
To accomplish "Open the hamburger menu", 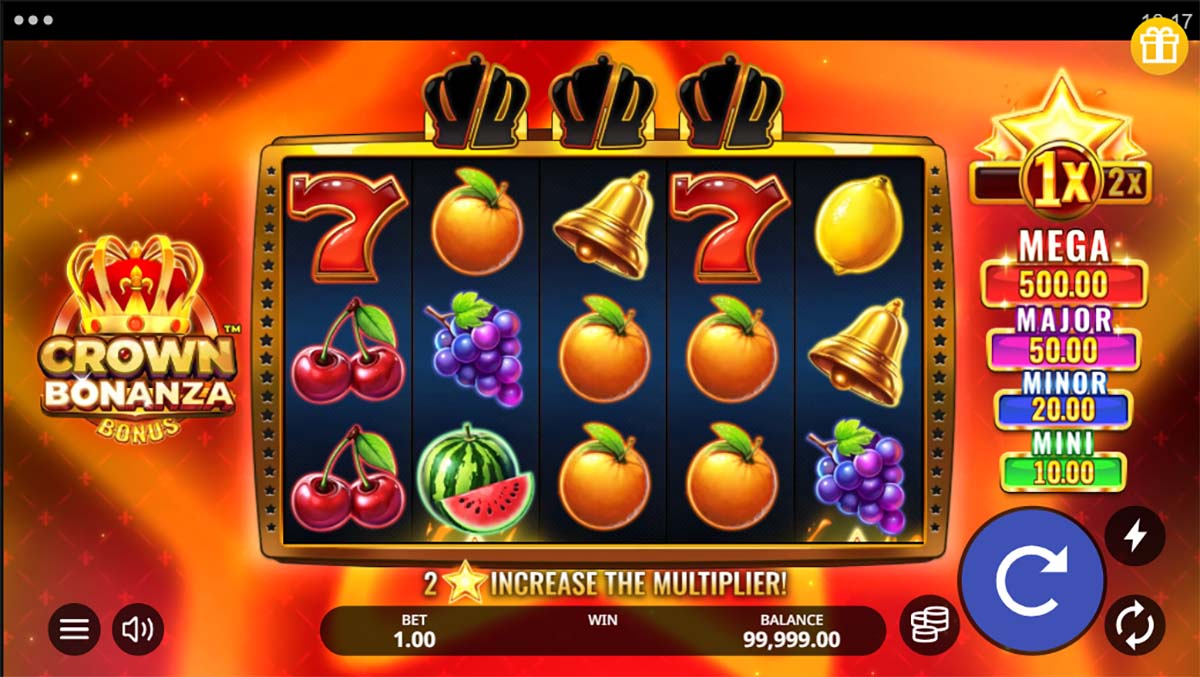I will [x=74, y=629].
